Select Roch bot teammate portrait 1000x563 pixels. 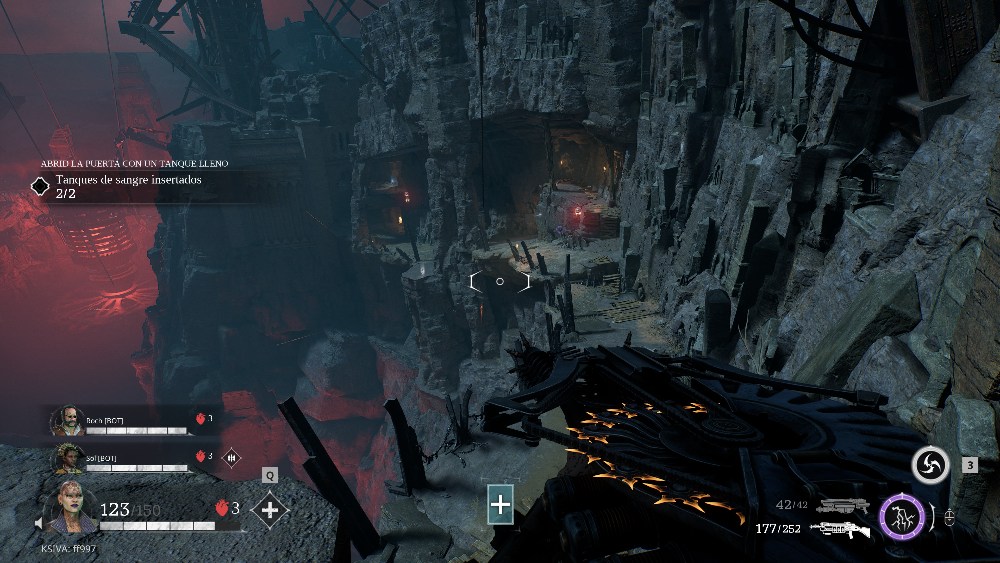66,420
